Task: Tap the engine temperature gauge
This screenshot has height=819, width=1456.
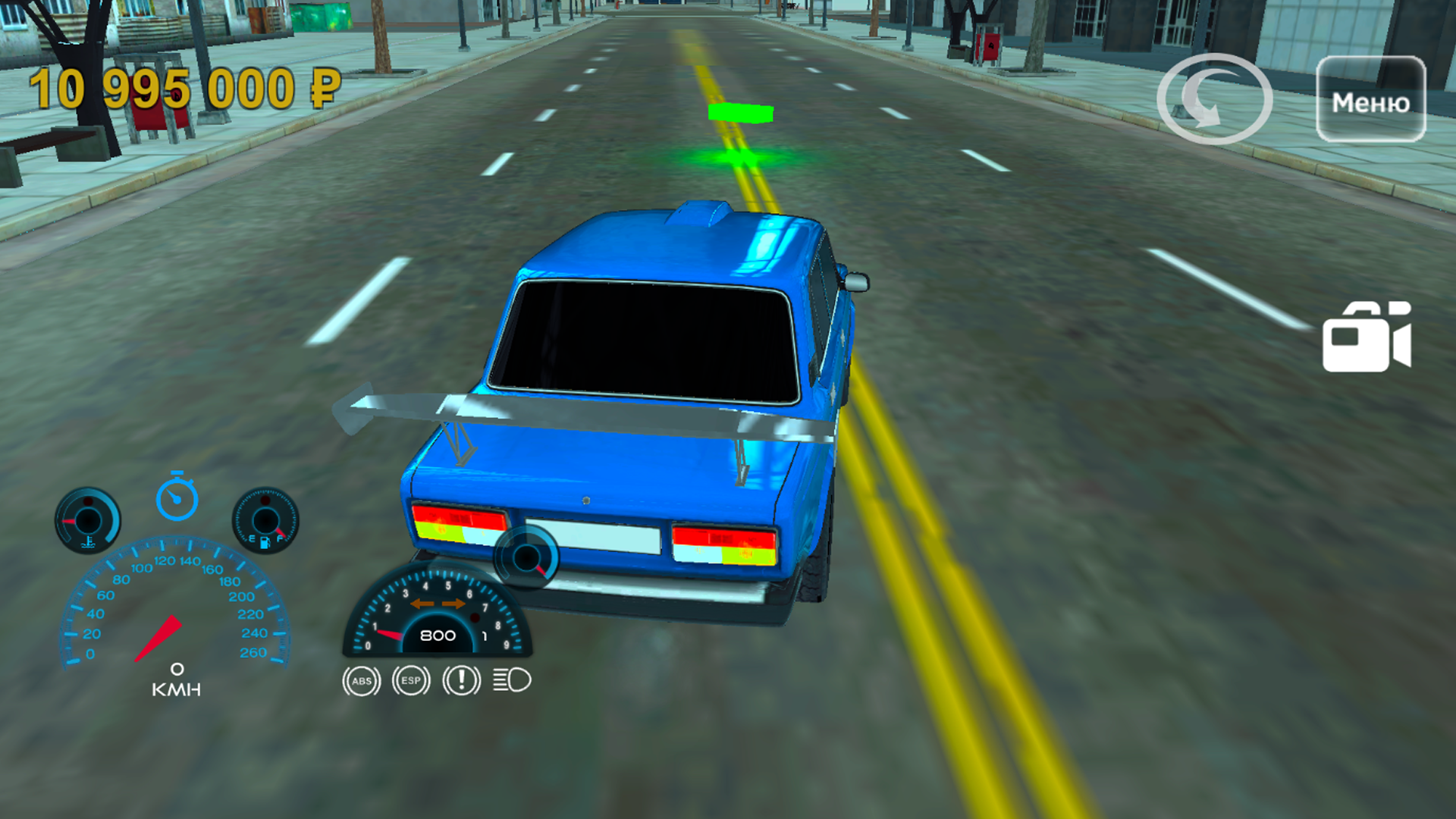Action: 87,520
